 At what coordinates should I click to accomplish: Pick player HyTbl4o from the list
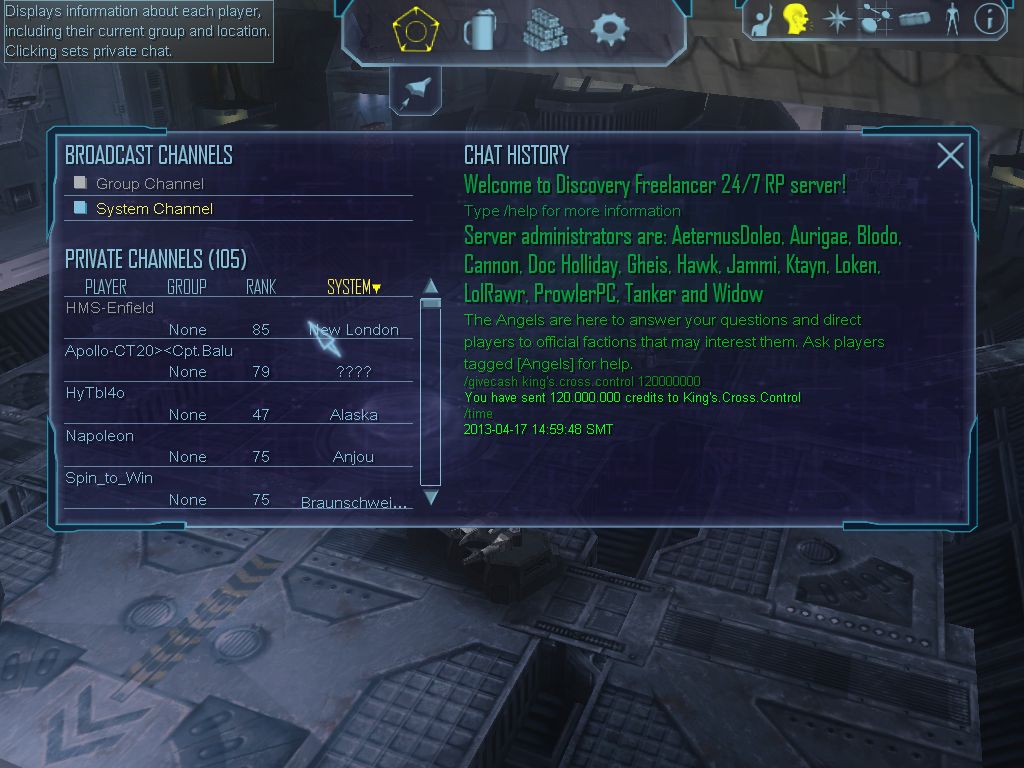point(95,393)
